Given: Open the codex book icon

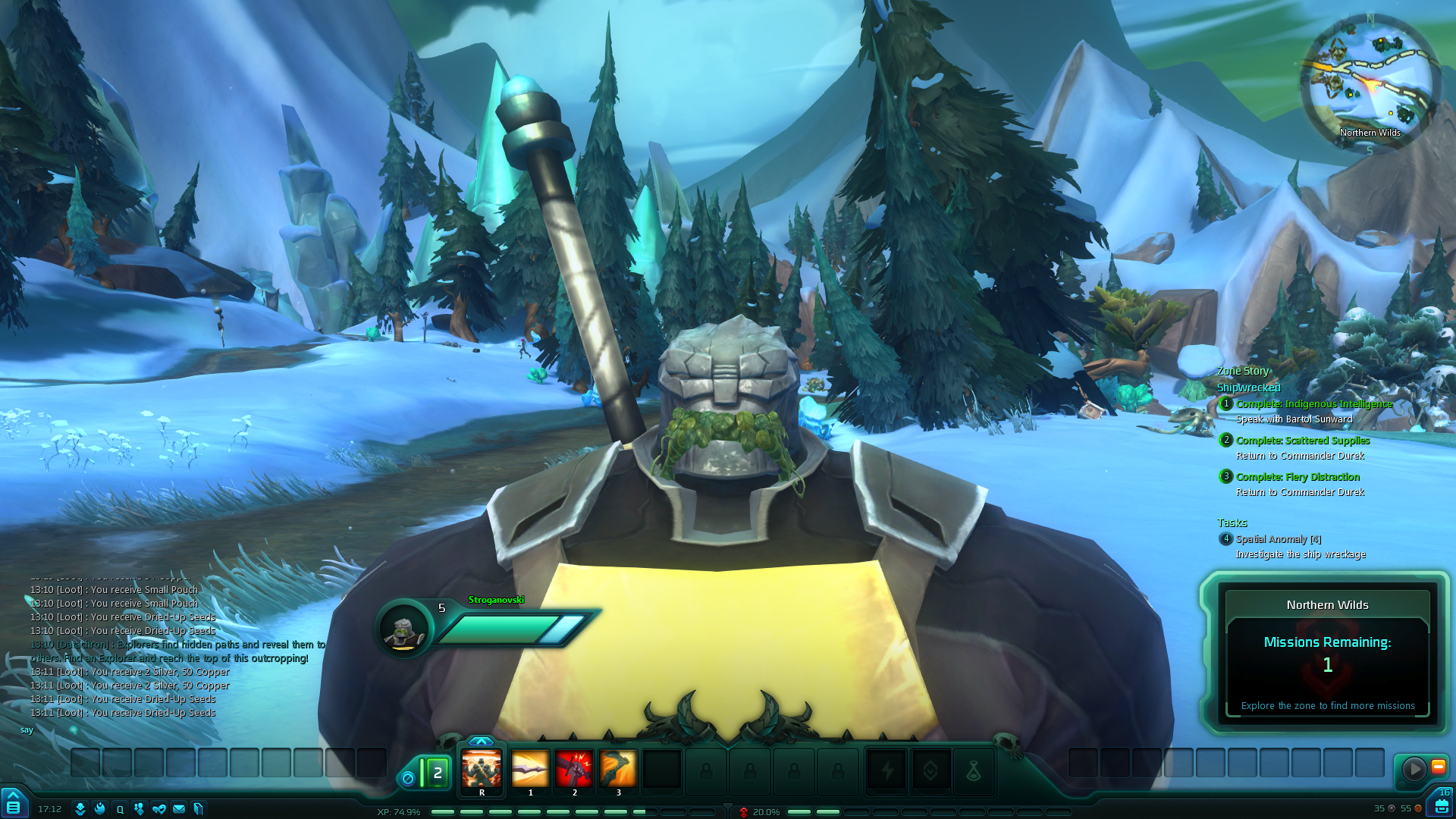Looking at the screenshot, I should click(x=198, y=809).
